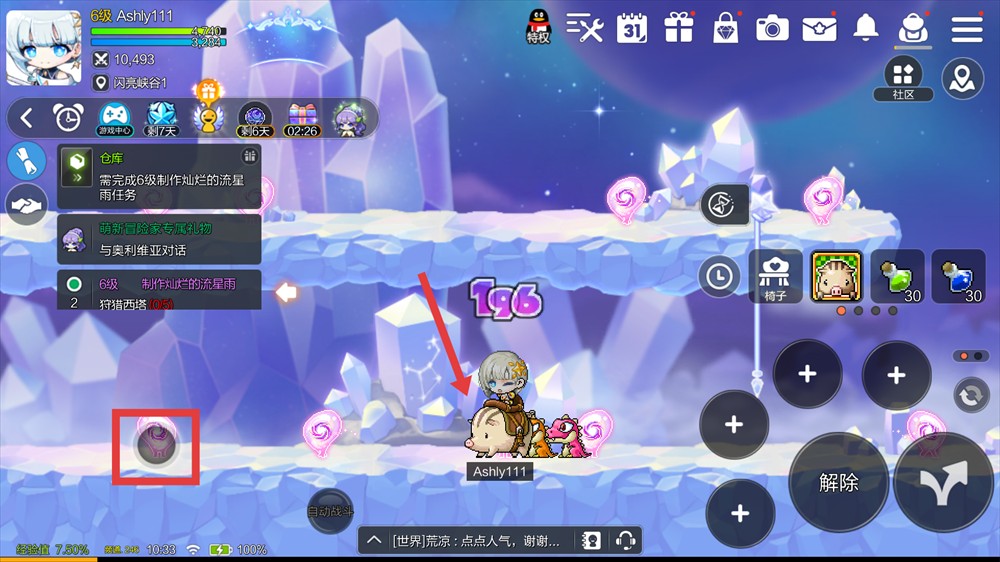Open the mailbox envelope icon
The width and height of the screenshot is (1000, 562).
click(819, 28)
